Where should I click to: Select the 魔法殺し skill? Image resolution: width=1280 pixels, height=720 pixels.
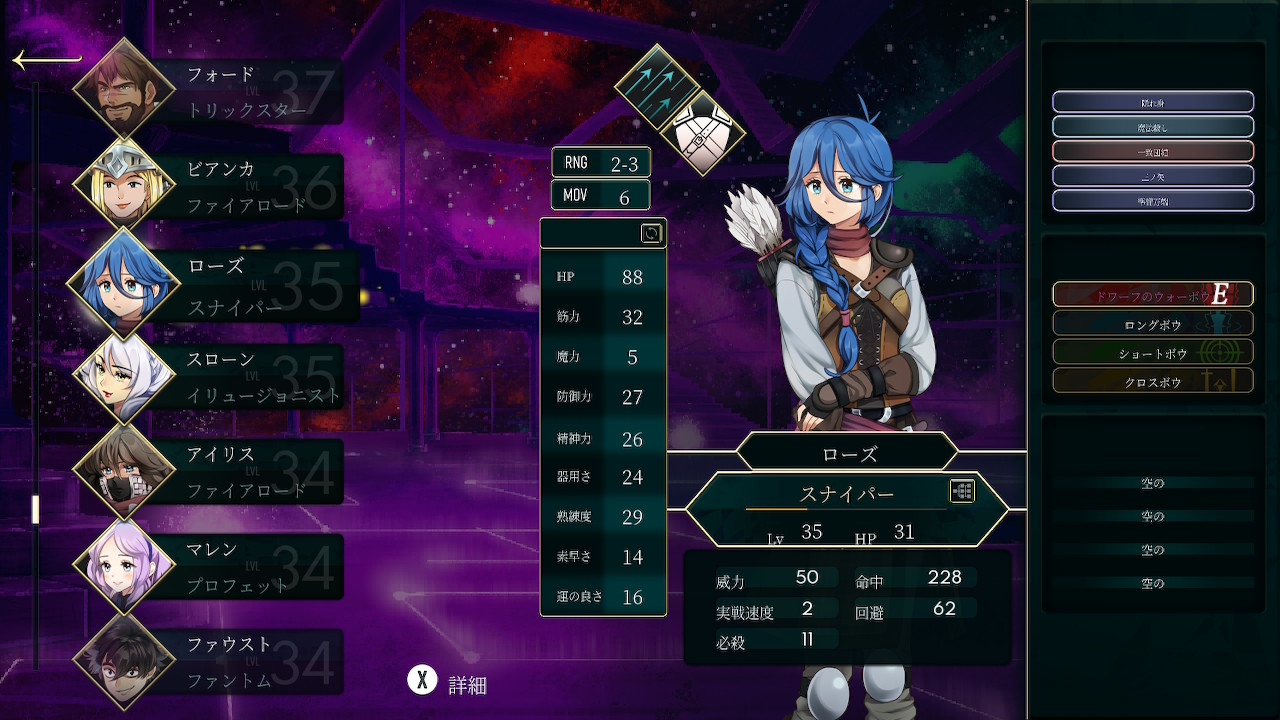(1153, 127)
